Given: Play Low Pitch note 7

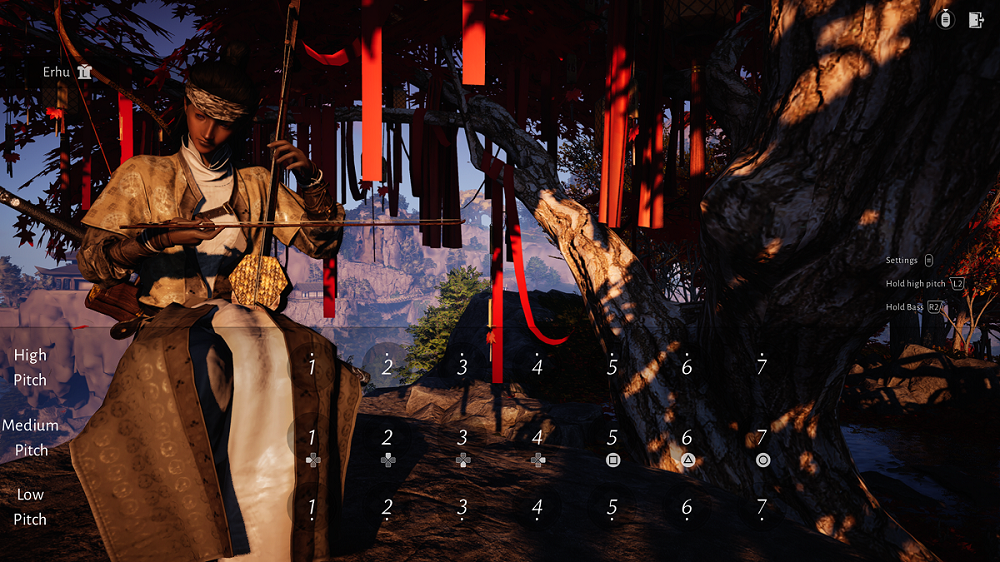Looking at the screenshot, I should coord(762,508).
